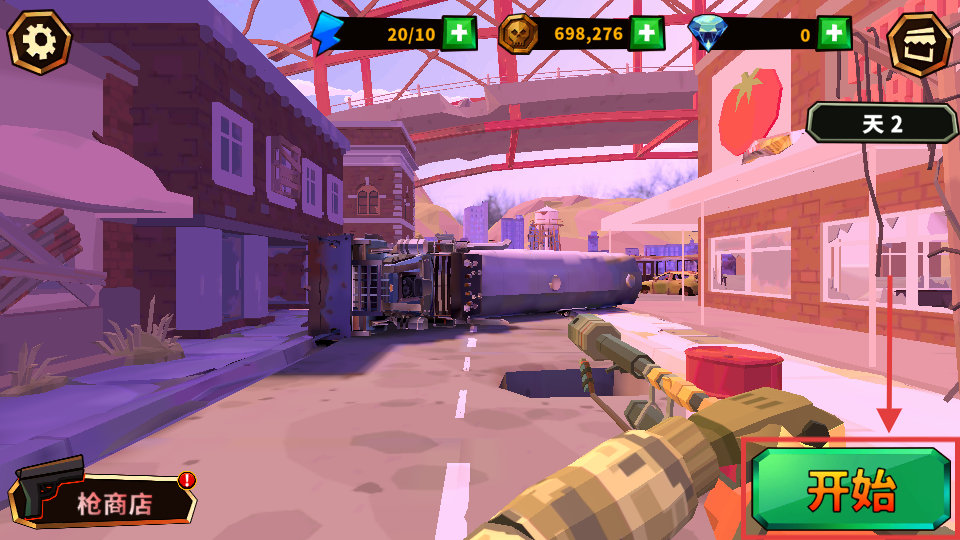Buy more skull coins

[646, 33]
